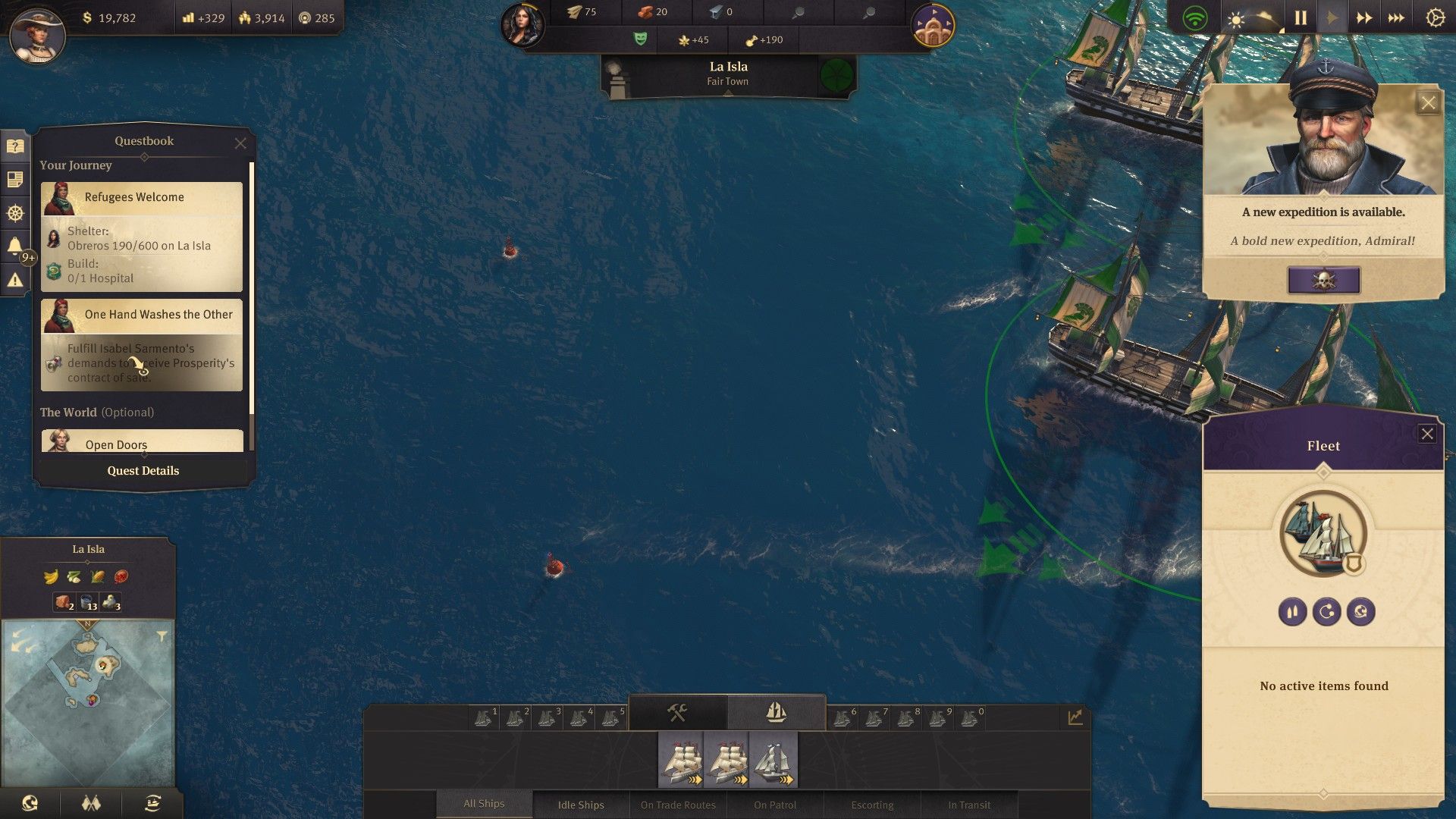Close the Fleet panel
The width and height of the screenshot is (1456, 819).
point(1427,434)
